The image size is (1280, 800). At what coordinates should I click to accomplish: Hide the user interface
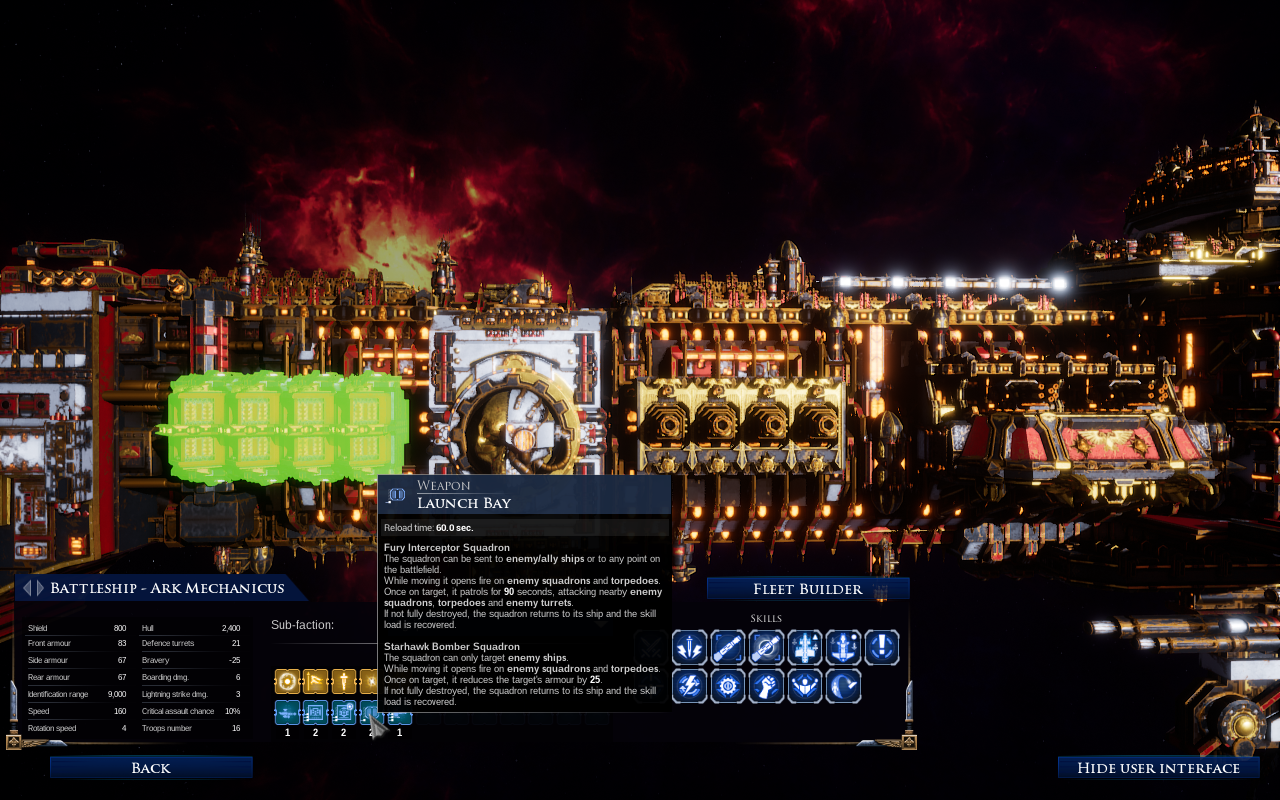pos(1158,768)
